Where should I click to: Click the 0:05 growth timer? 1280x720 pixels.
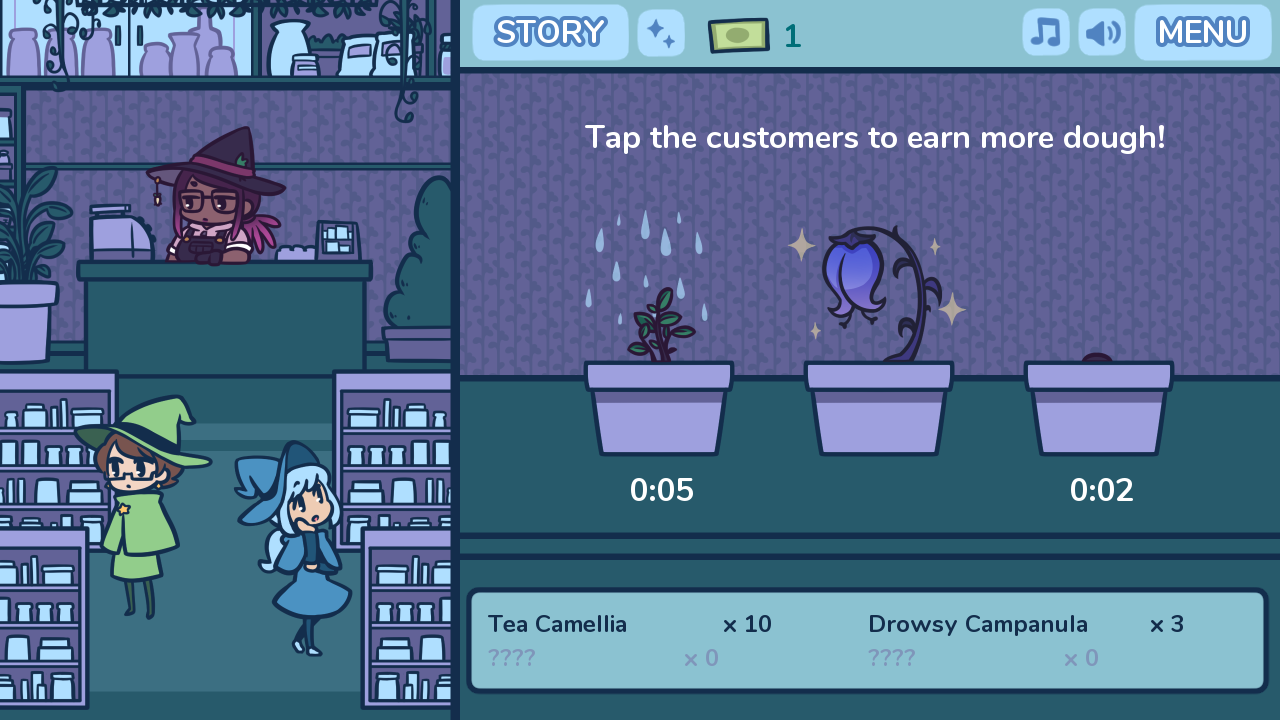coord(662,490)
